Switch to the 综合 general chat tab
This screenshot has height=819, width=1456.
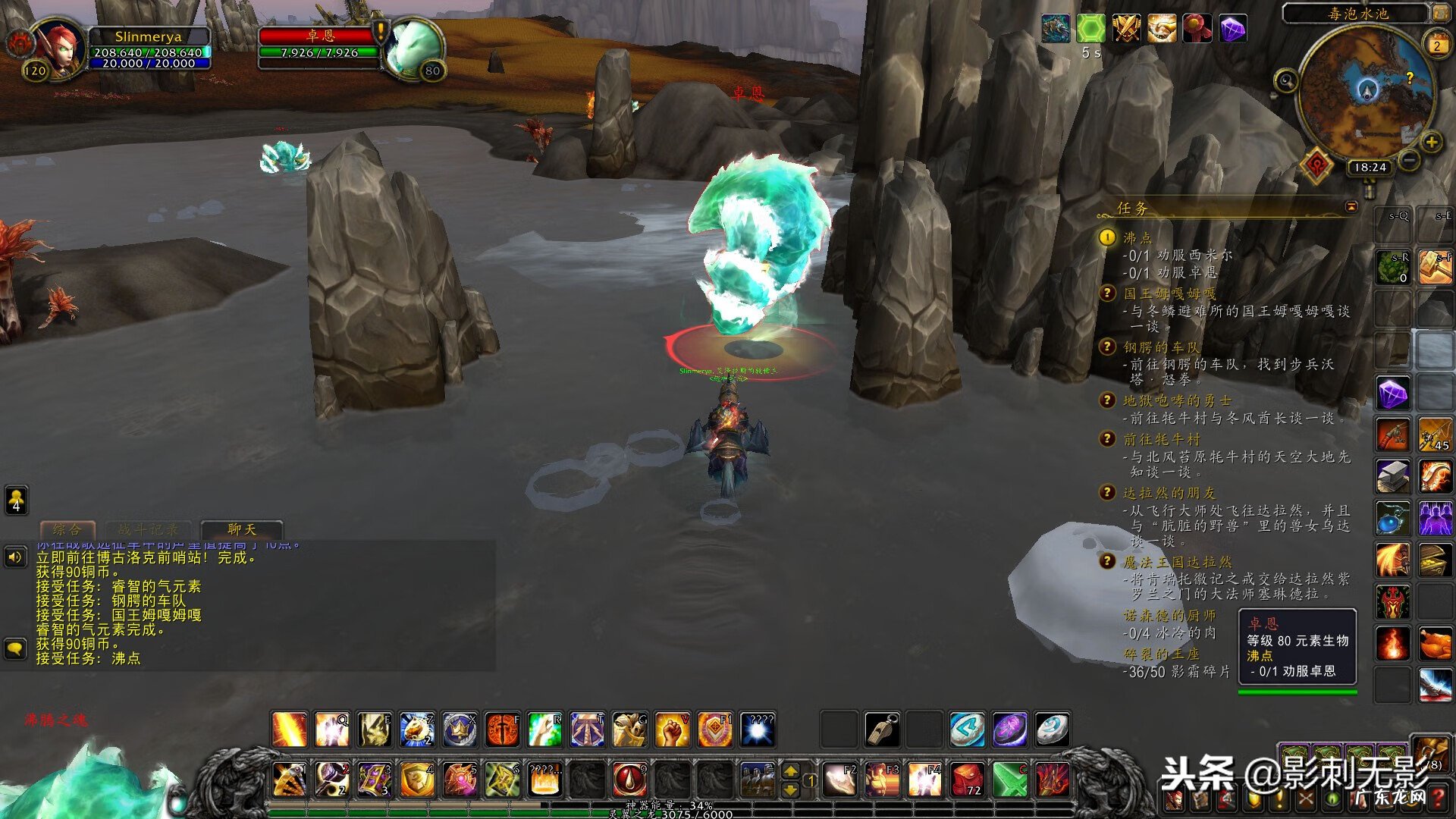tap(67, 529)
